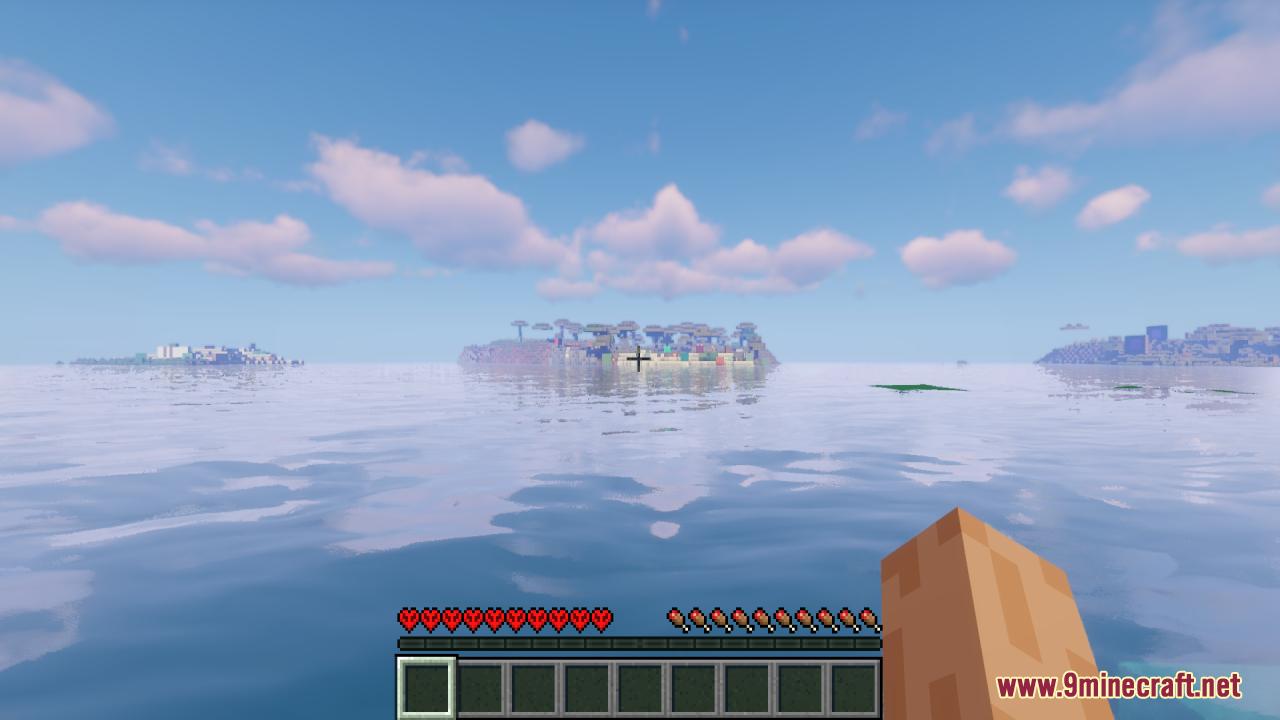The width and height of the screenshot is (1280, 720).
Task: Select the second hotbar slot
Action: [x=480, y=683]
